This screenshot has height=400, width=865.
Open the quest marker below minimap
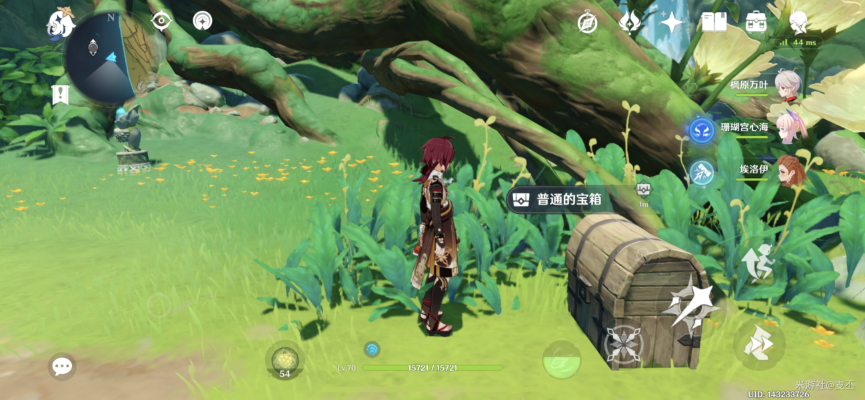tap(60, 95)
